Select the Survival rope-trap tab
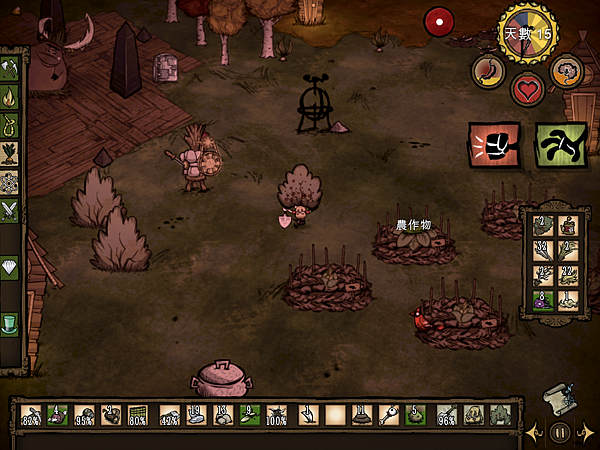The width and height of the screenshot is (600, 450). tap(9, 126)
